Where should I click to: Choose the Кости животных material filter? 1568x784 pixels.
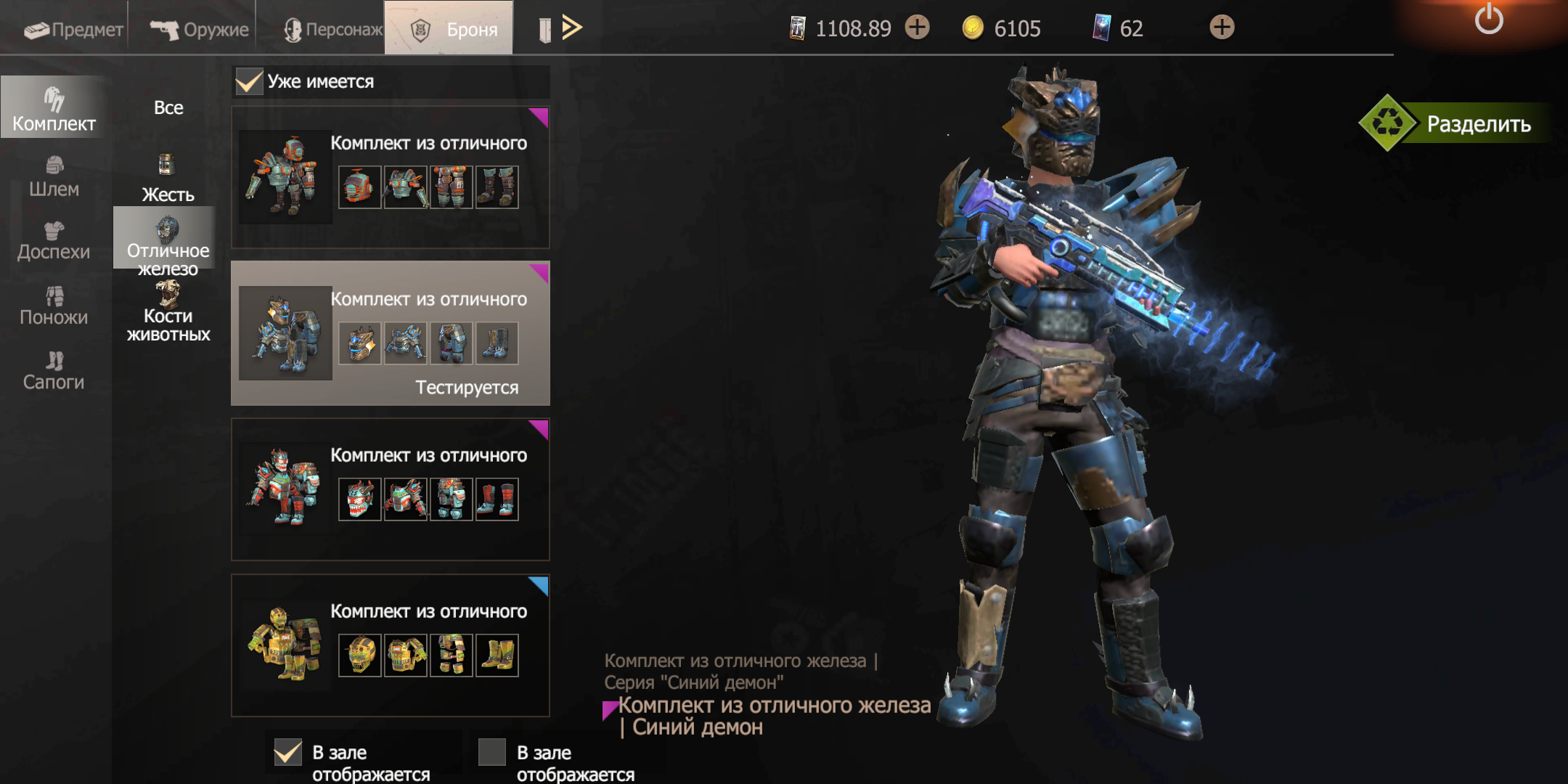[x=168, y=314]
